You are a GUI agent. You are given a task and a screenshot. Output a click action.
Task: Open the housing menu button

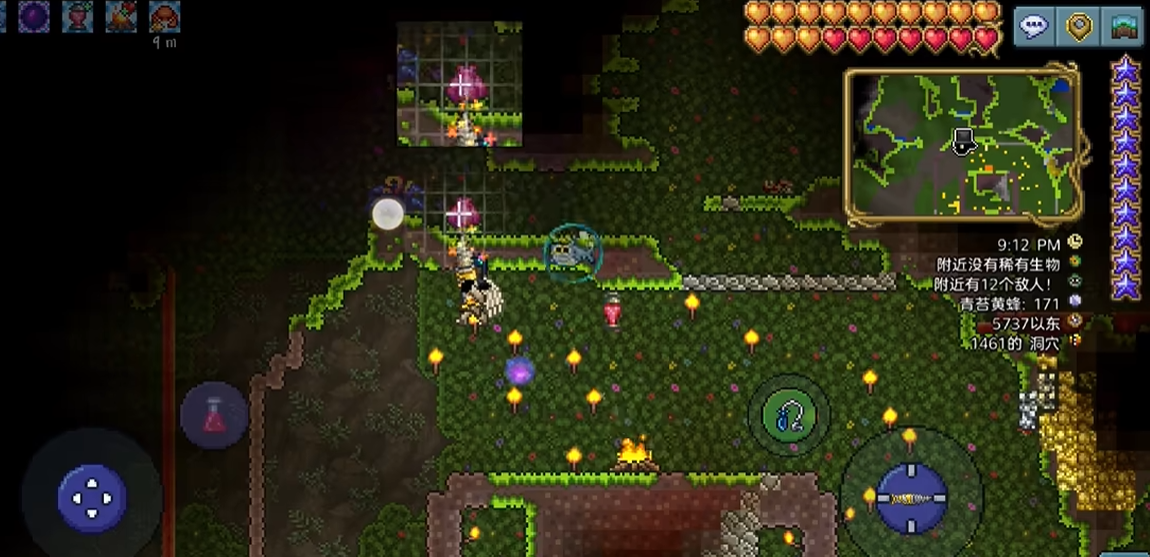pyautogui.click(x=1123, y=27)
